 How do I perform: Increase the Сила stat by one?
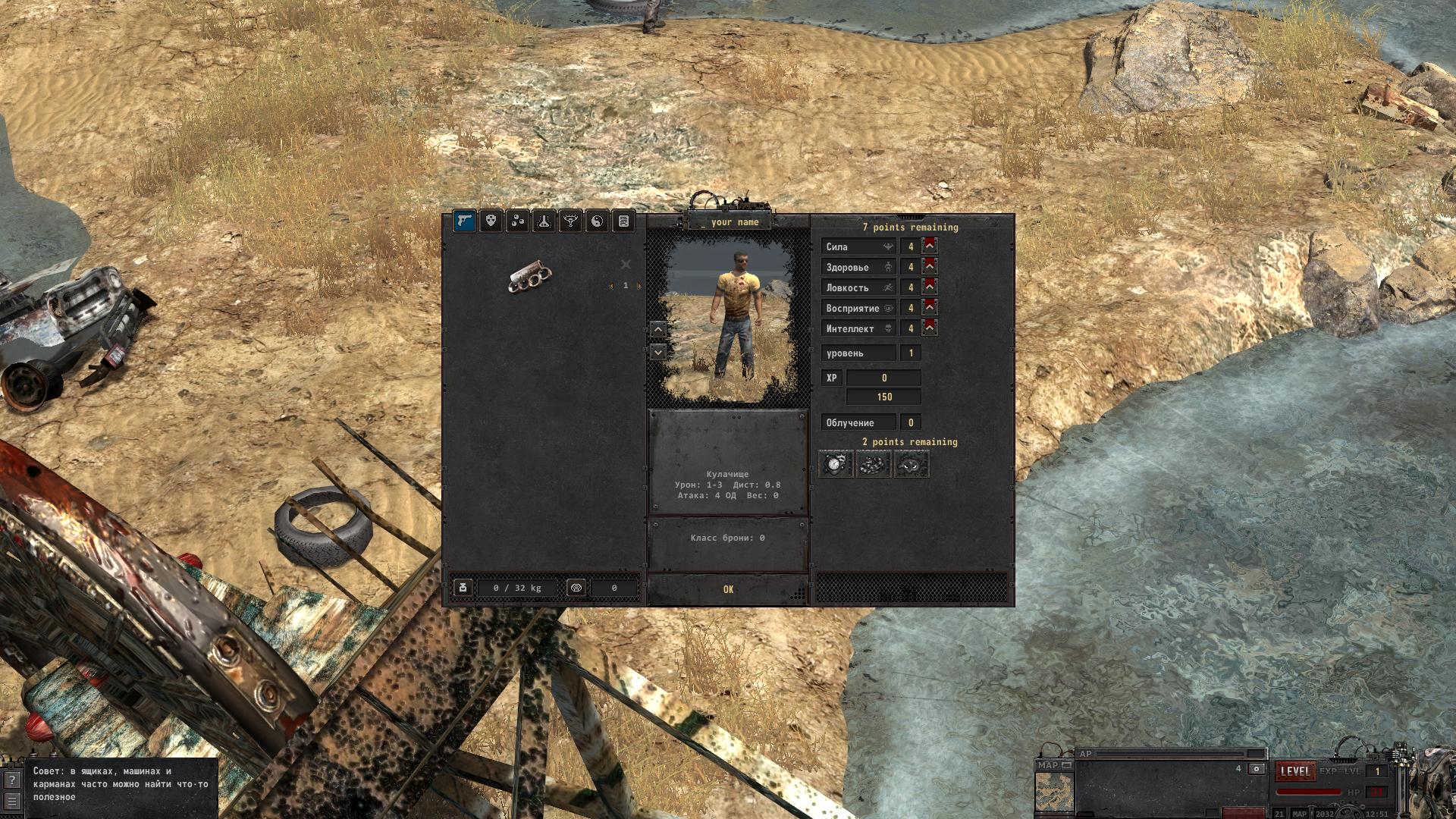pos(930,246)
